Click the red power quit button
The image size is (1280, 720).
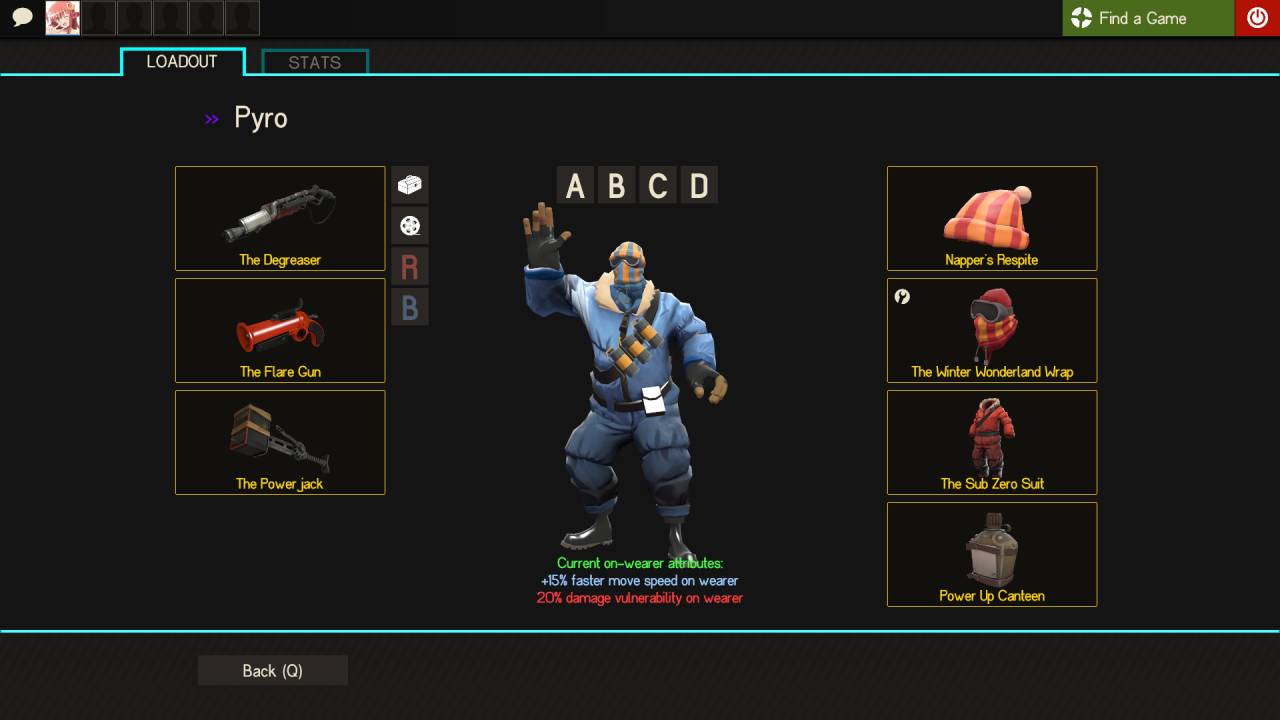1257,18
